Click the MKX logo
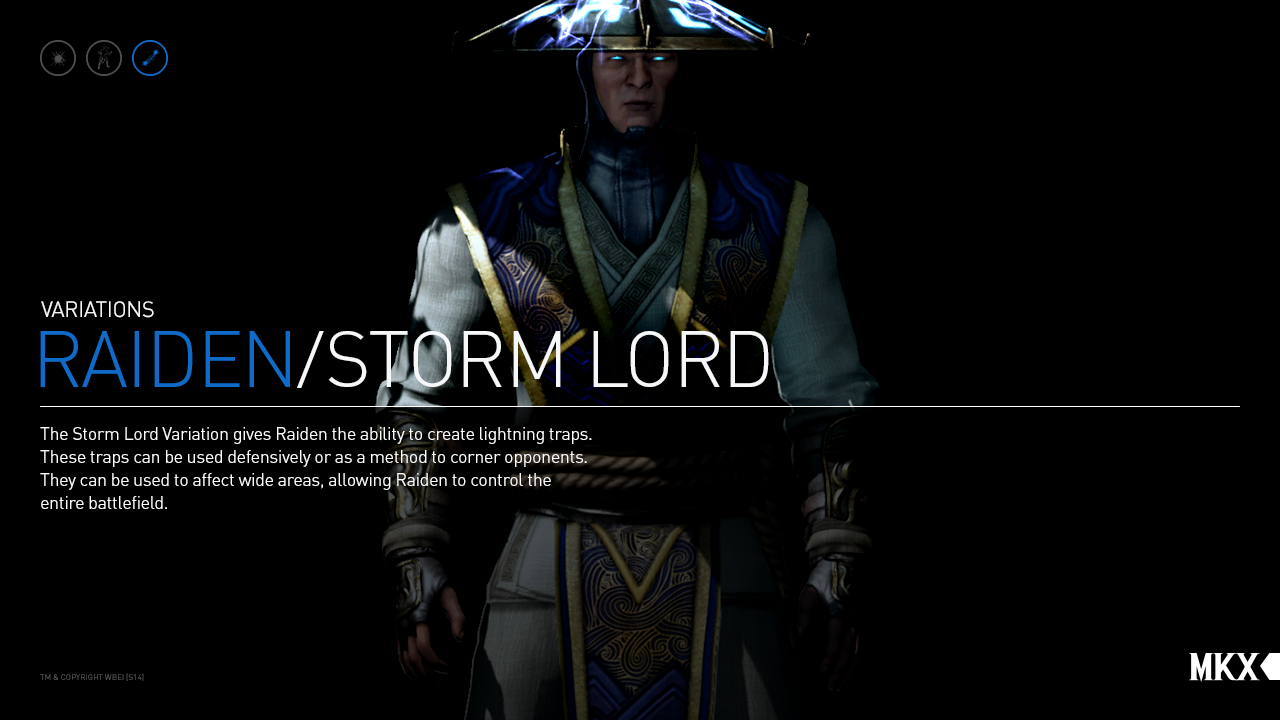The width and height of the screenshot is (1280, 720). coord(1224,666)
